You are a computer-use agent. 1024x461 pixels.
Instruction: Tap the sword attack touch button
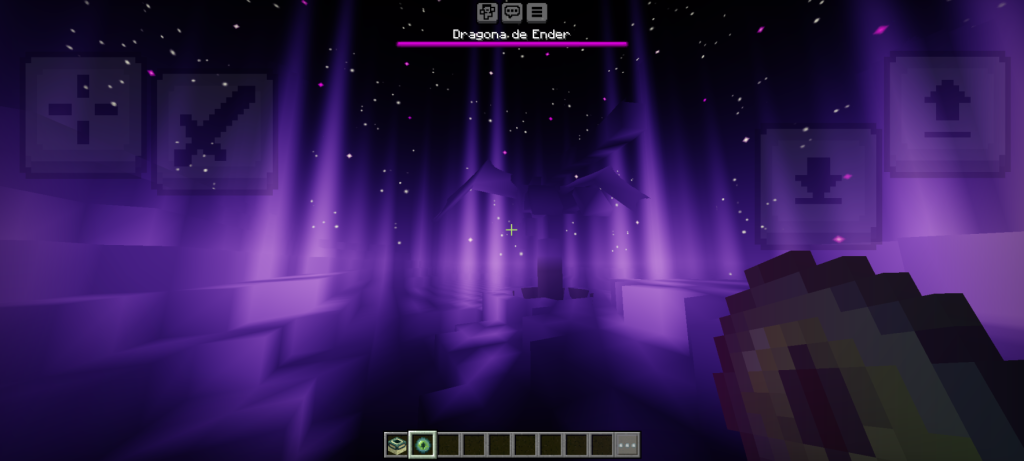214,131
